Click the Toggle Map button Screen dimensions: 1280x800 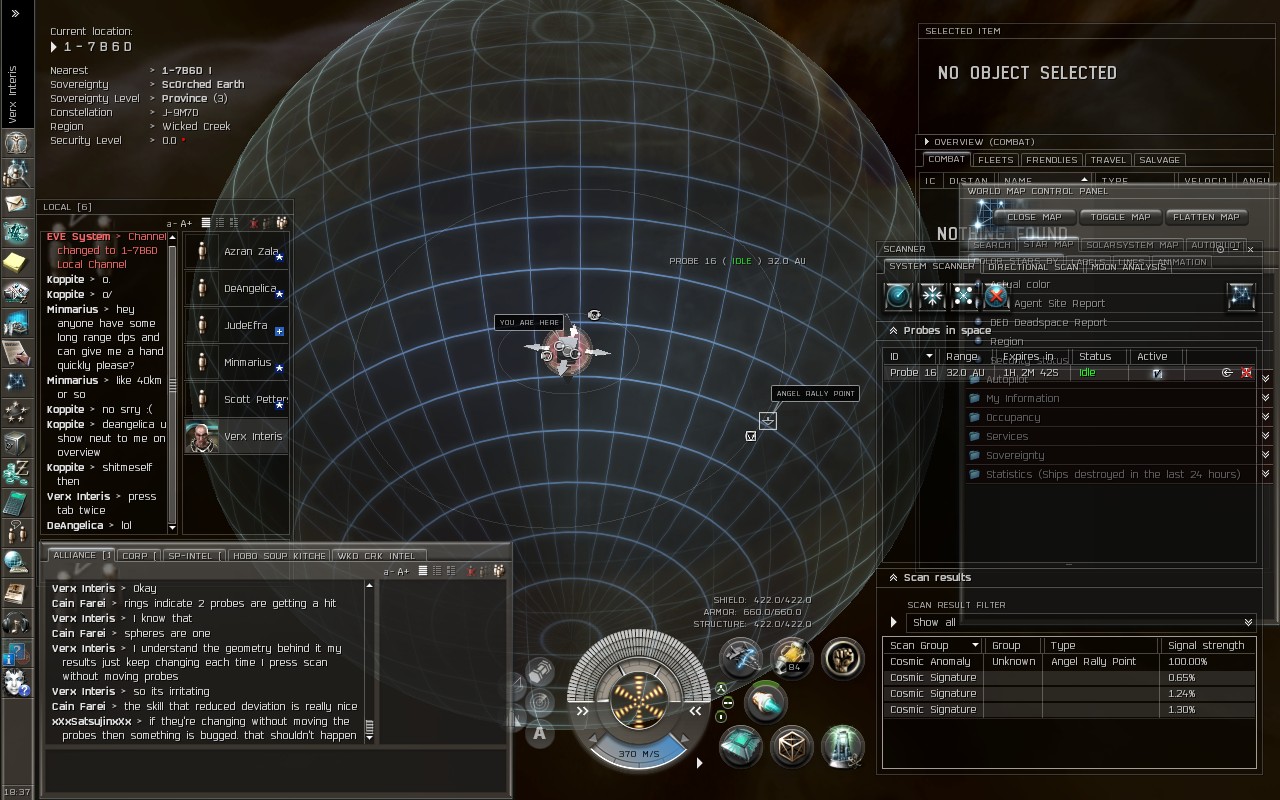tap(1120, 217)
